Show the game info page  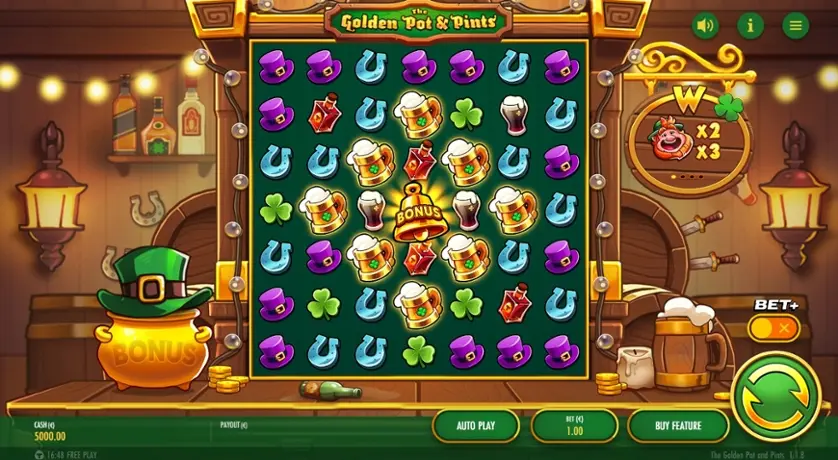pos(750,26)
